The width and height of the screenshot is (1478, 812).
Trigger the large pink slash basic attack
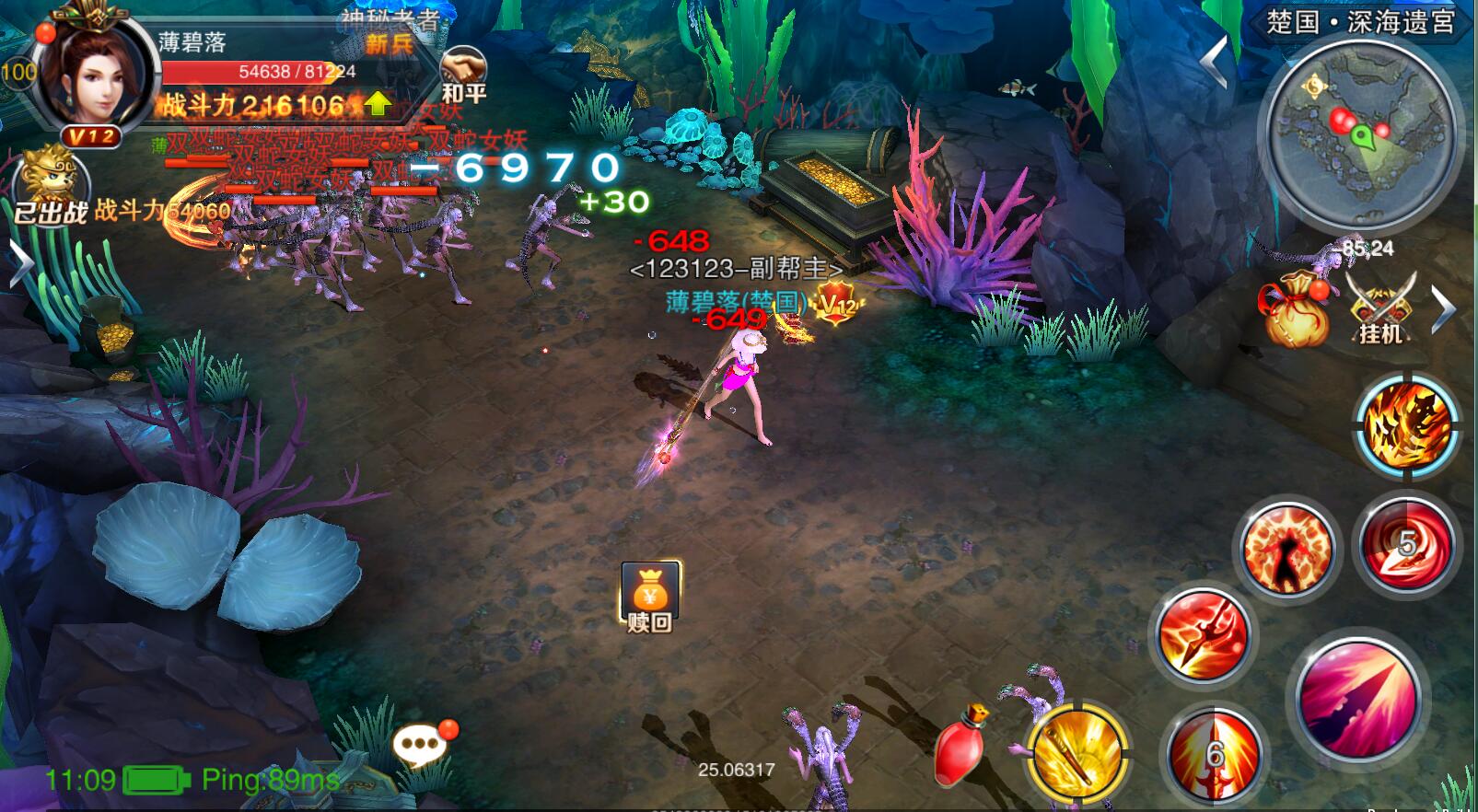coord(1357,696)
